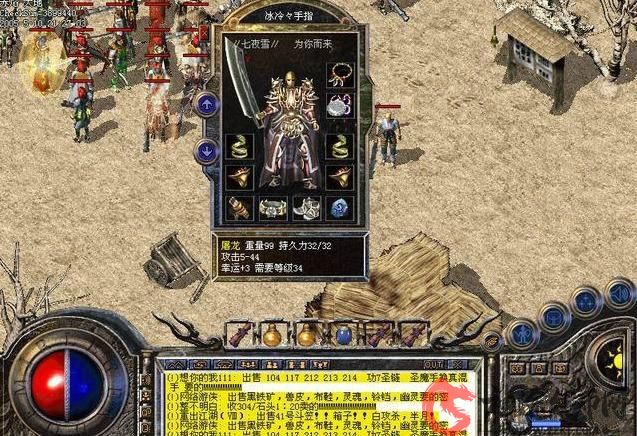
Task: Select the blue gem equipment slot
Action: (x=339, y=208)
